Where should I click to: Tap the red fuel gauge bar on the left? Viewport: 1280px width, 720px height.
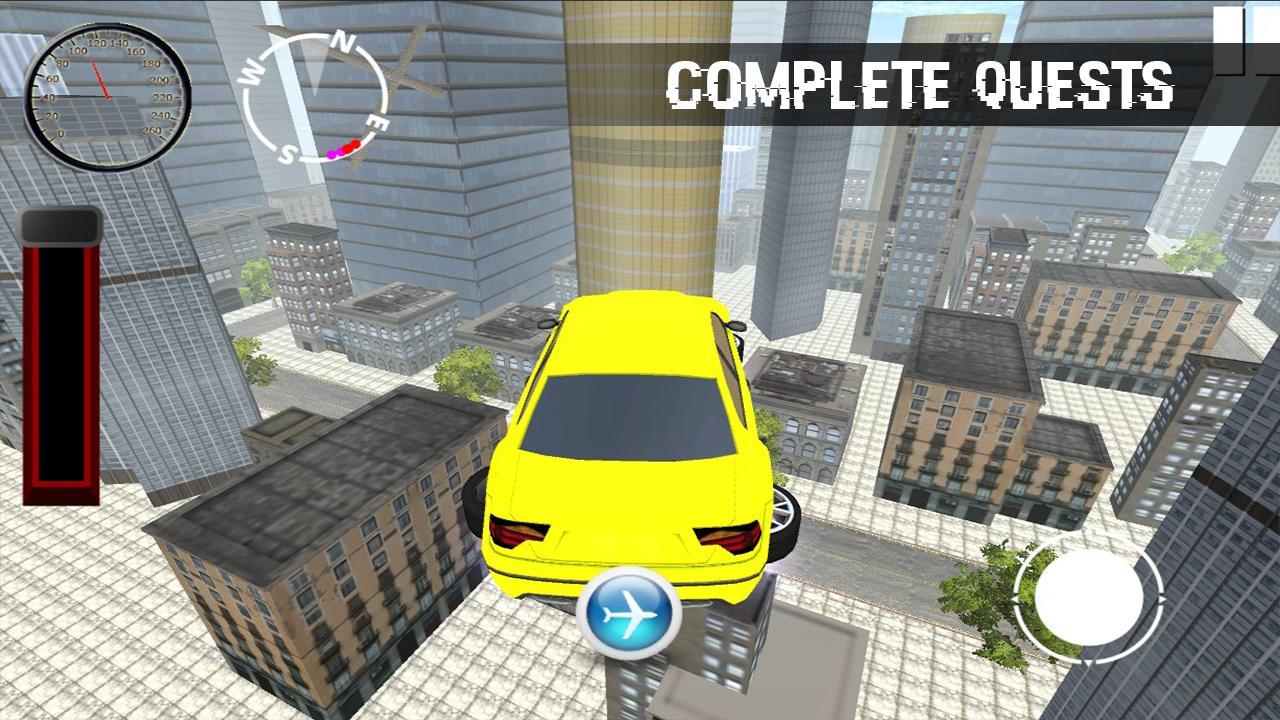62,360
